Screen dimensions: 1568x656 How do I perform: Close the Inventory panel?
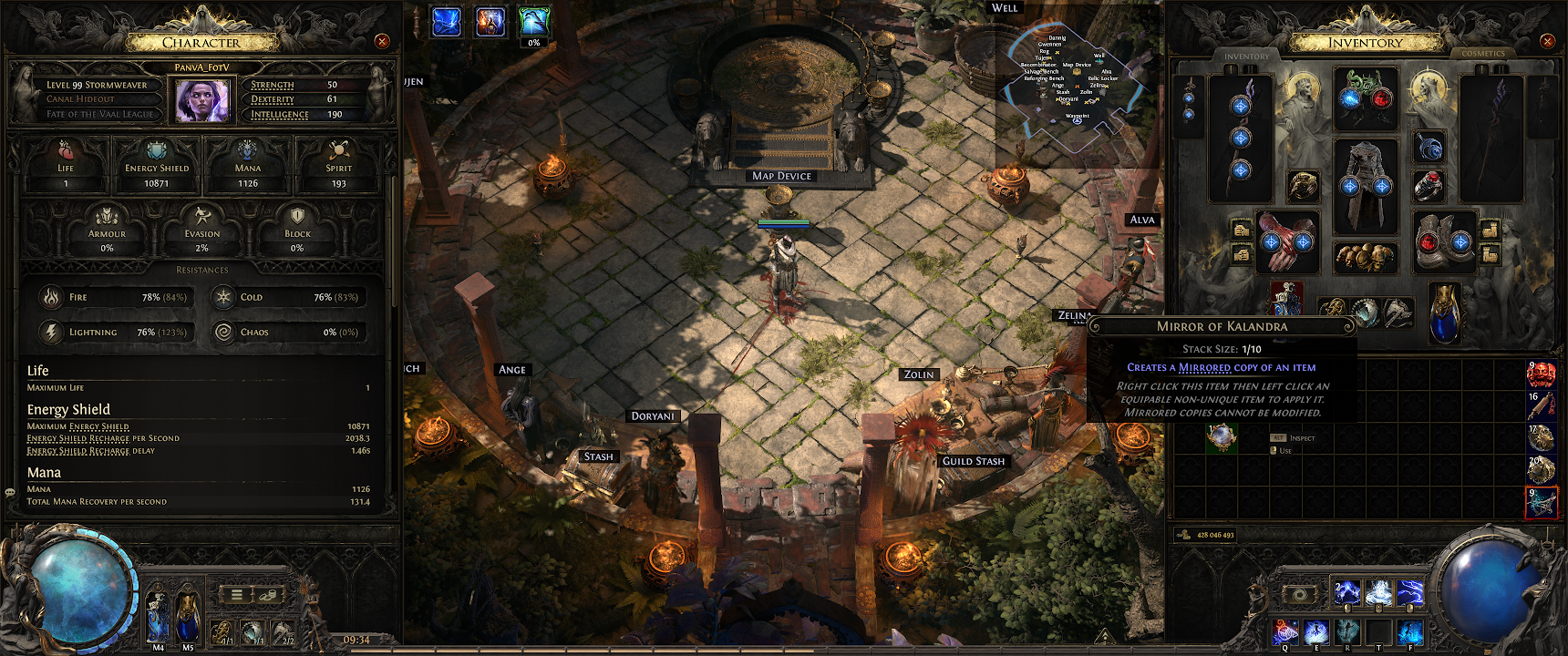click(x=1547, y=41)
